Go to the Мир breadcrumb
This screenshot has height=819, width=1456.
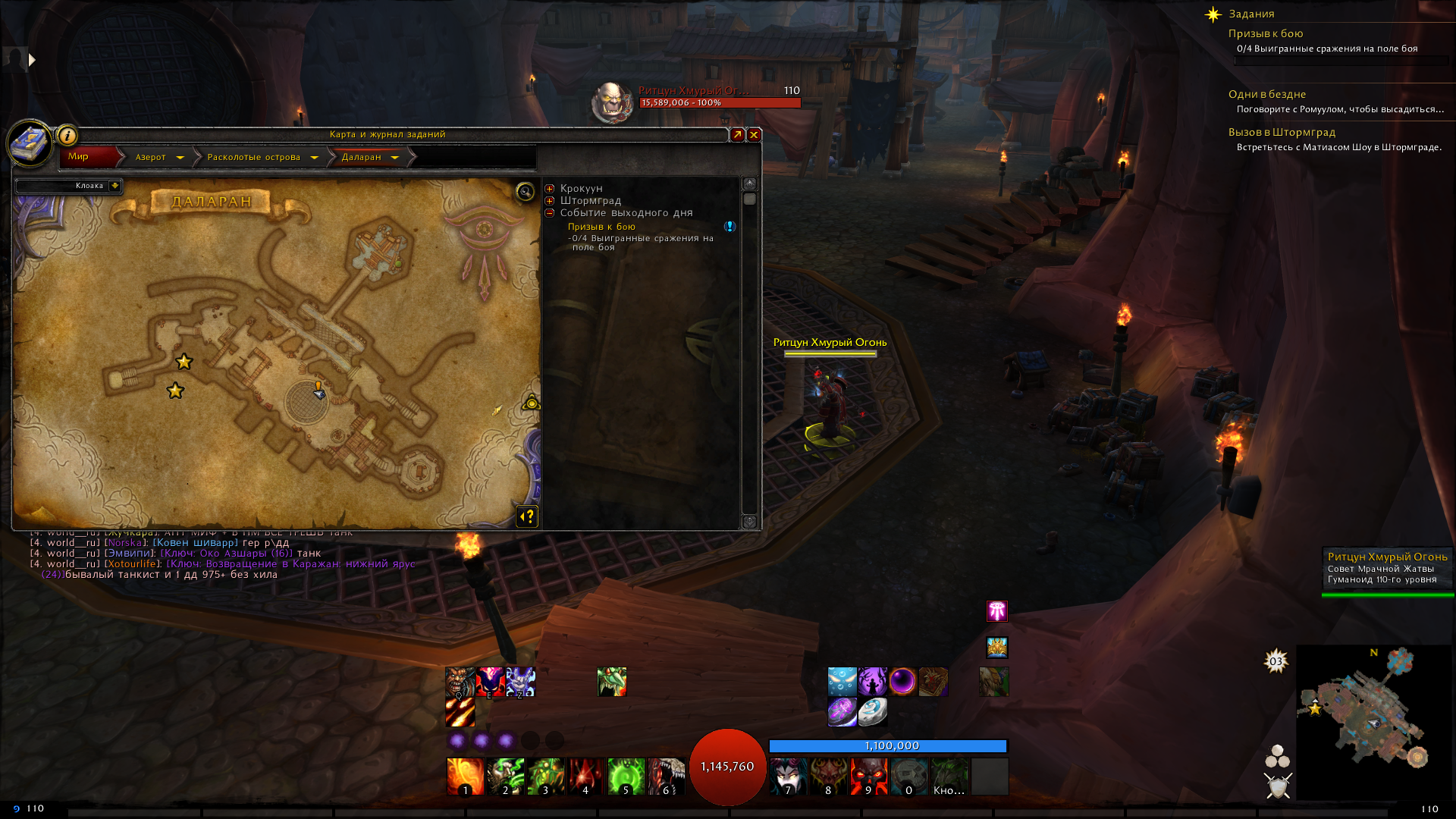[x=79, y=157]
